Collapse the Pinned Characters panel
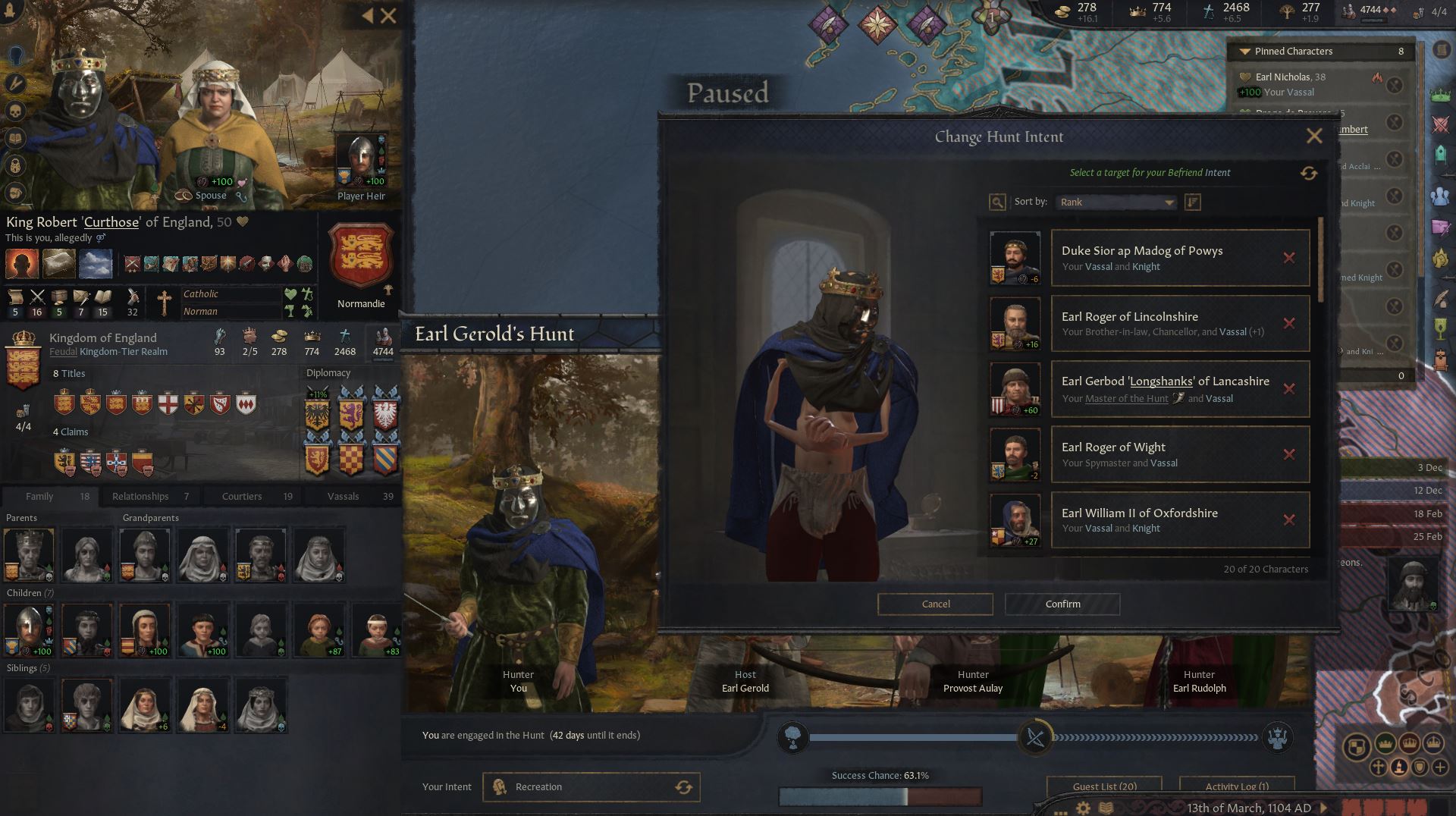The image size is (1456, 816). pos(1244,52)
